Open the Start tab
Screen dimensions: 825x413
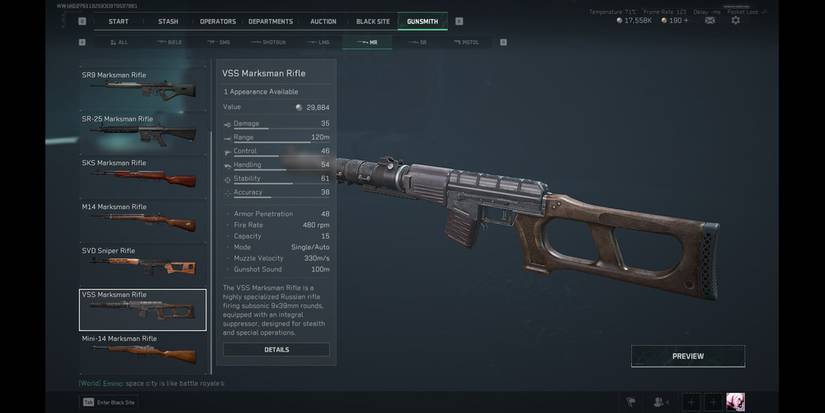coord(118,21)
